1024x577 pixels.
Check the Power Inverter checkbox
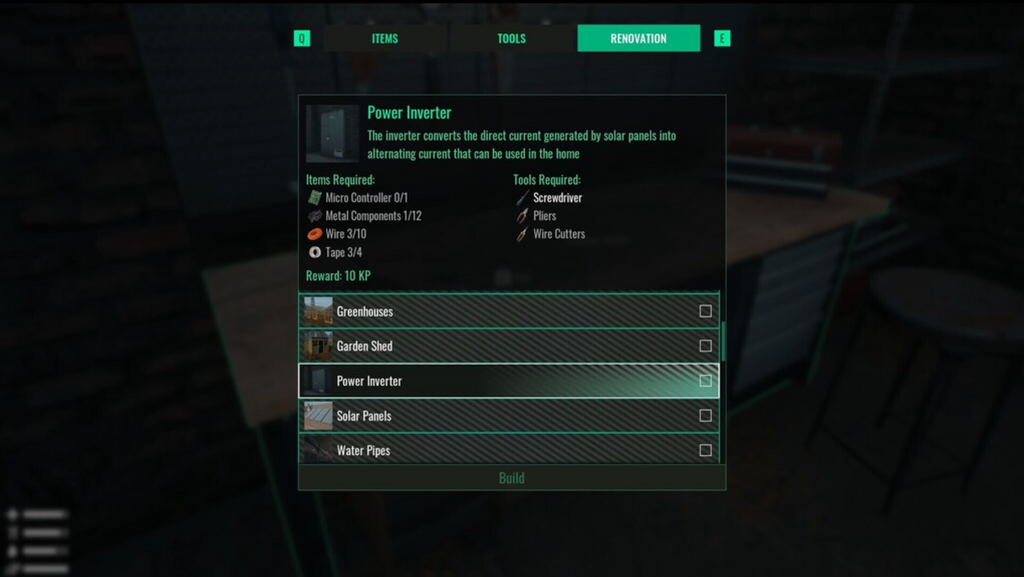(706, 381)
